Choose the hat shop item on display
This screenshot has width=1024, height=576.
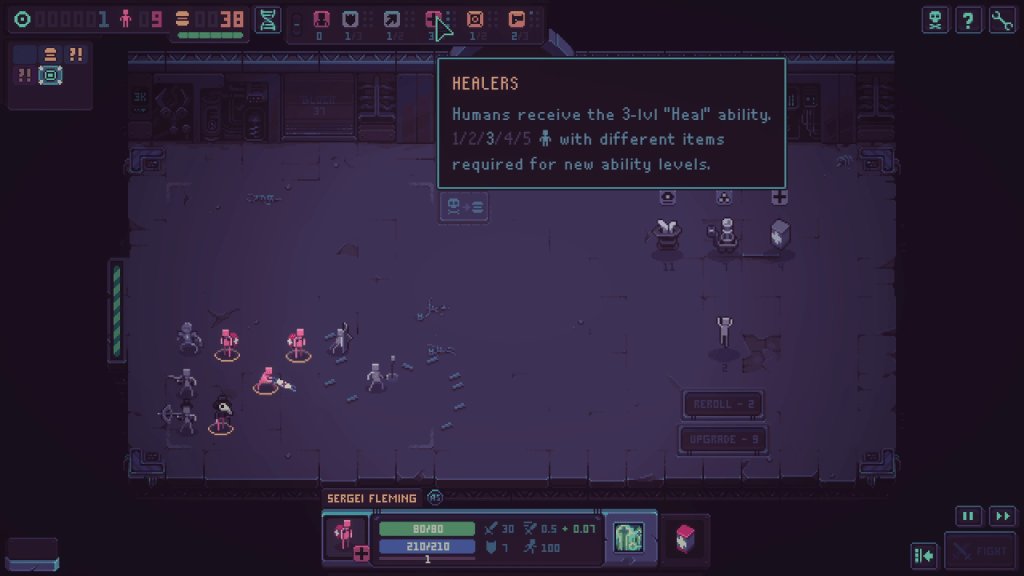pos(667,234)
